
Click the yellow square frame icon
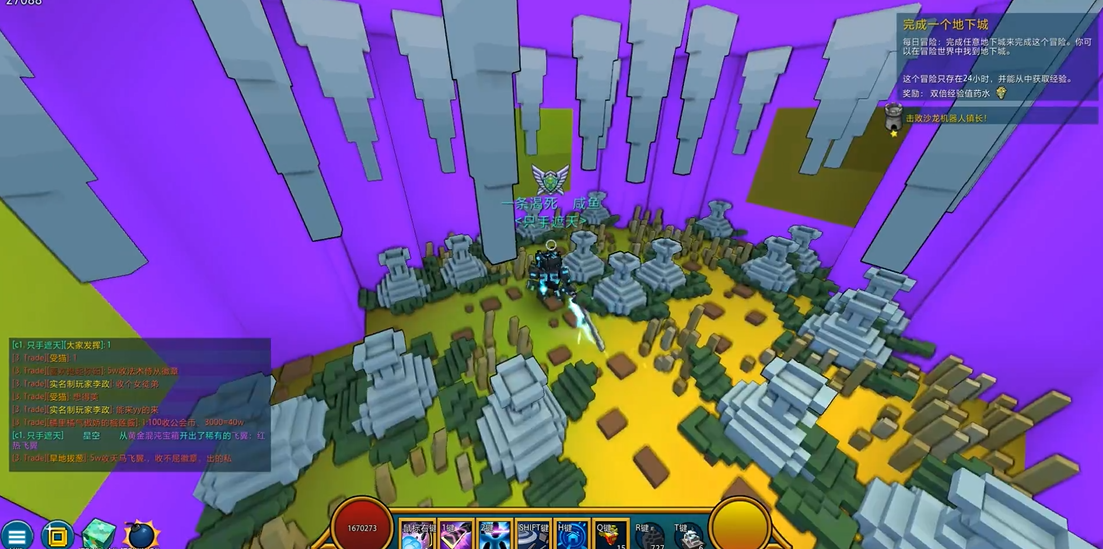57,535
